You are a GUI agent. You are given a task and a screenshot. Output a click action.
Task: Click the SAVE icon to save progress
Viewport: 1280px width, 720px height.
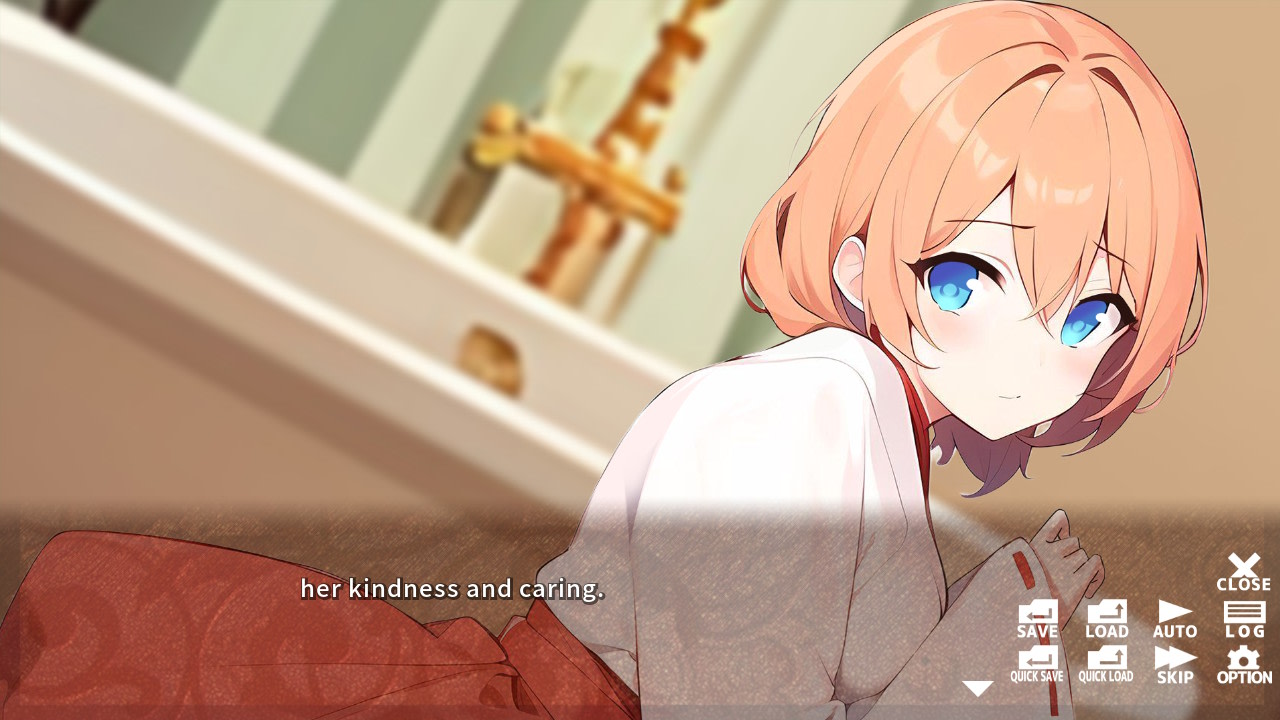[1038, 618]
